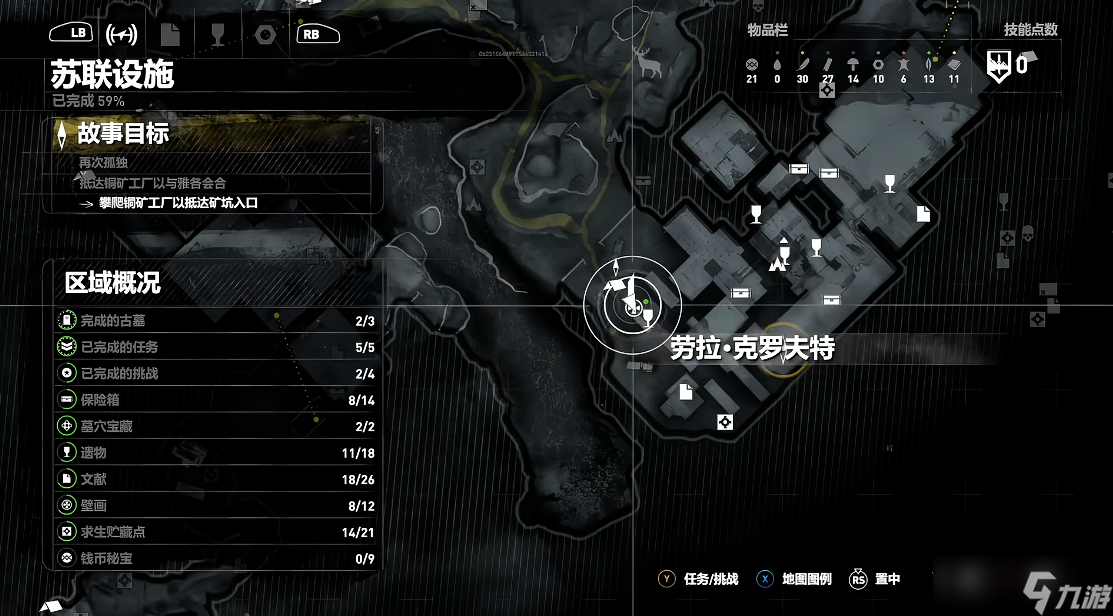Screen dimensions: 1113x616
Task: Select the 墓穴宝藏 crypt treasure row
Action: click(213, 426)
